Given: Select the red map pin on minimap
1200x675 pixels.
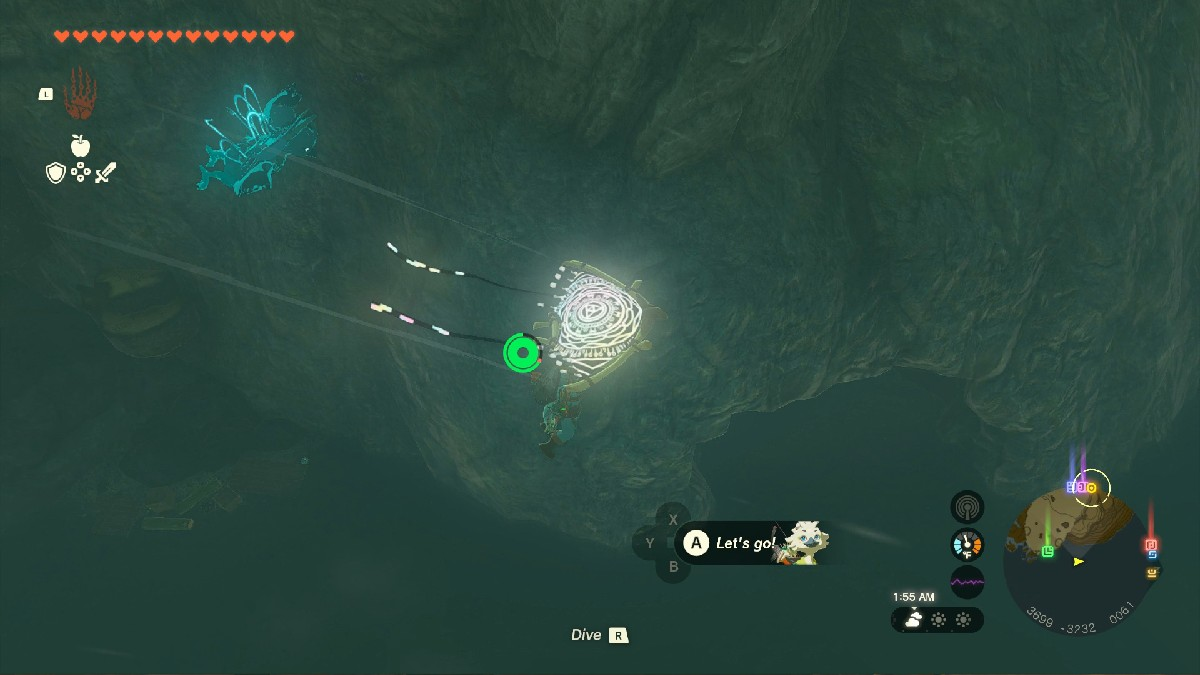Looking at the screenshot, I should point(1150,545).
